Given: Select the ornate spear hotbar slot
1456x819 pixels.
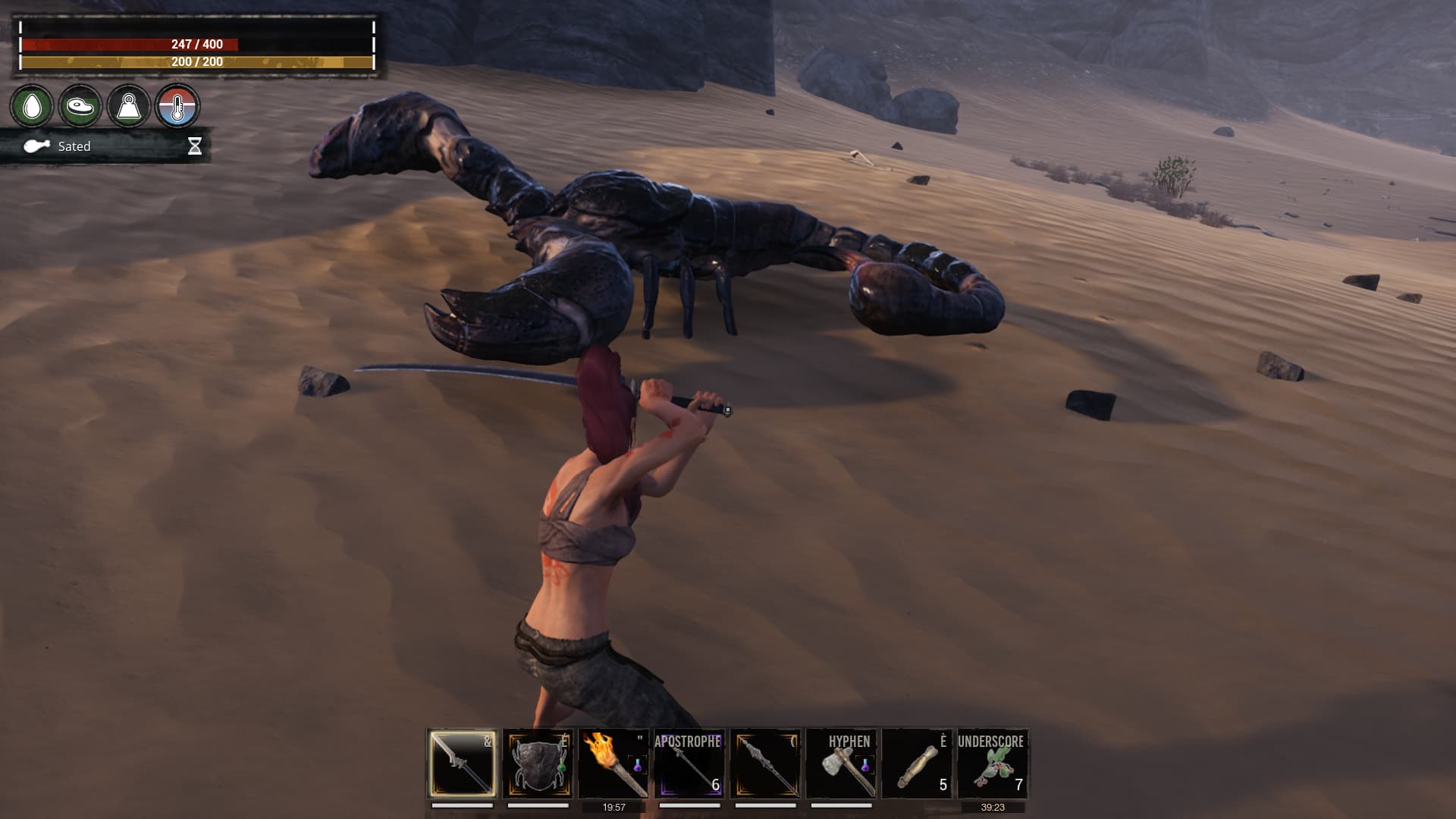Looking at the screenshot, I should (765, 763).
